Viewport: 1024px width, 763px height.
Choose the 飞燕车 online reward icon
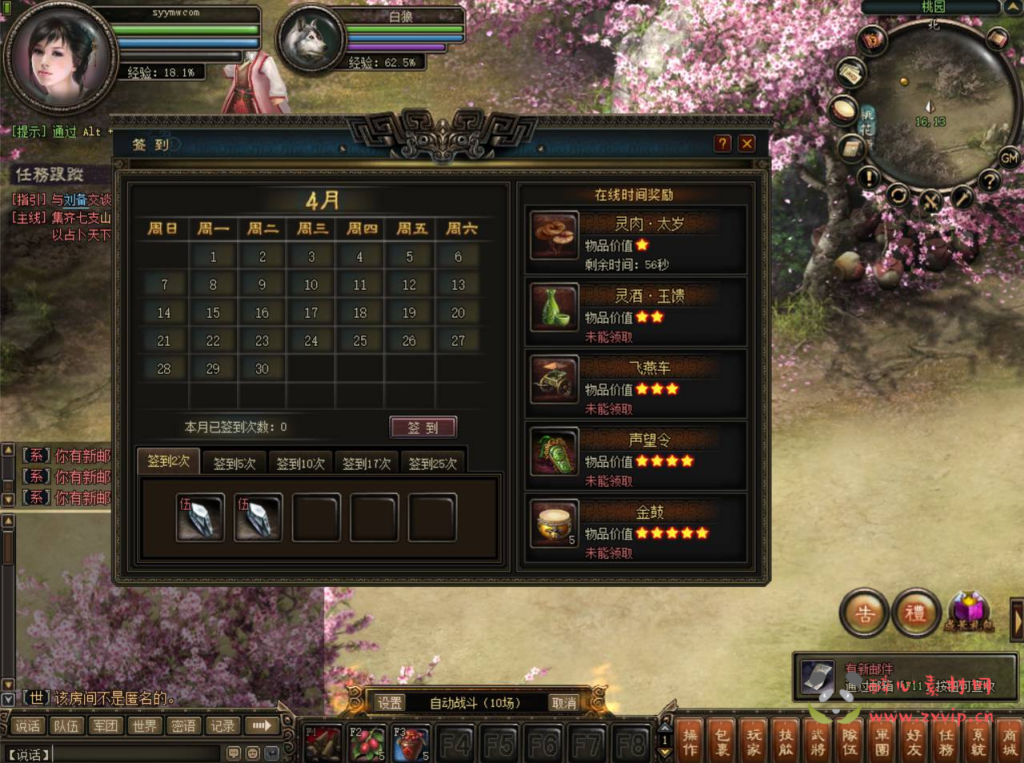[x=554, y=380]
